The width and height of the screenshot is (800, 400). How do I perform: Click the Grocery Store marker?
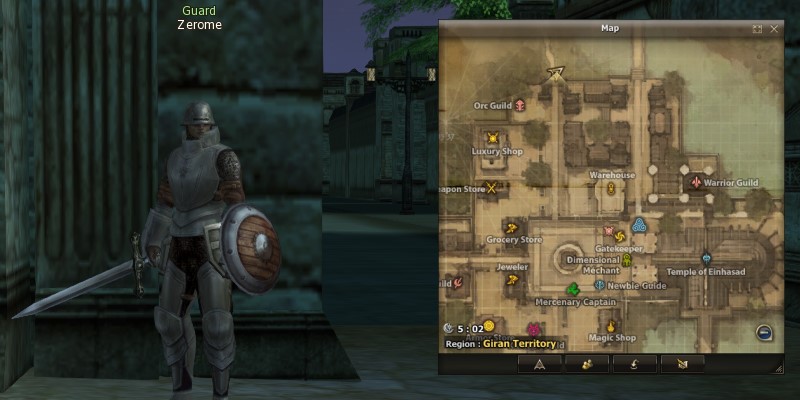(510, 228)
